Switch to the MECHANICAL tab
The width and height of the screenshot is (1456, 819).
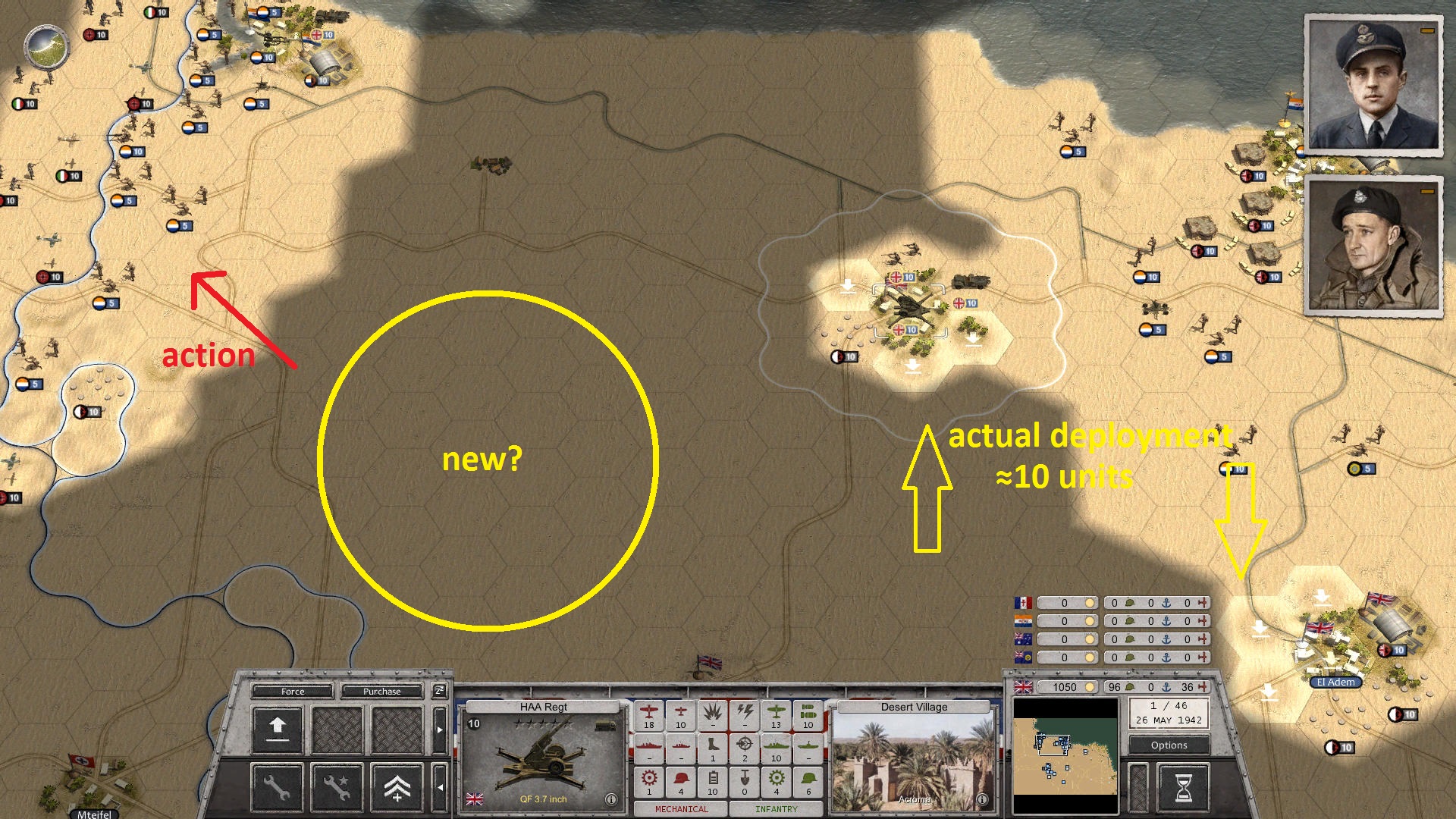pos(682,810)
